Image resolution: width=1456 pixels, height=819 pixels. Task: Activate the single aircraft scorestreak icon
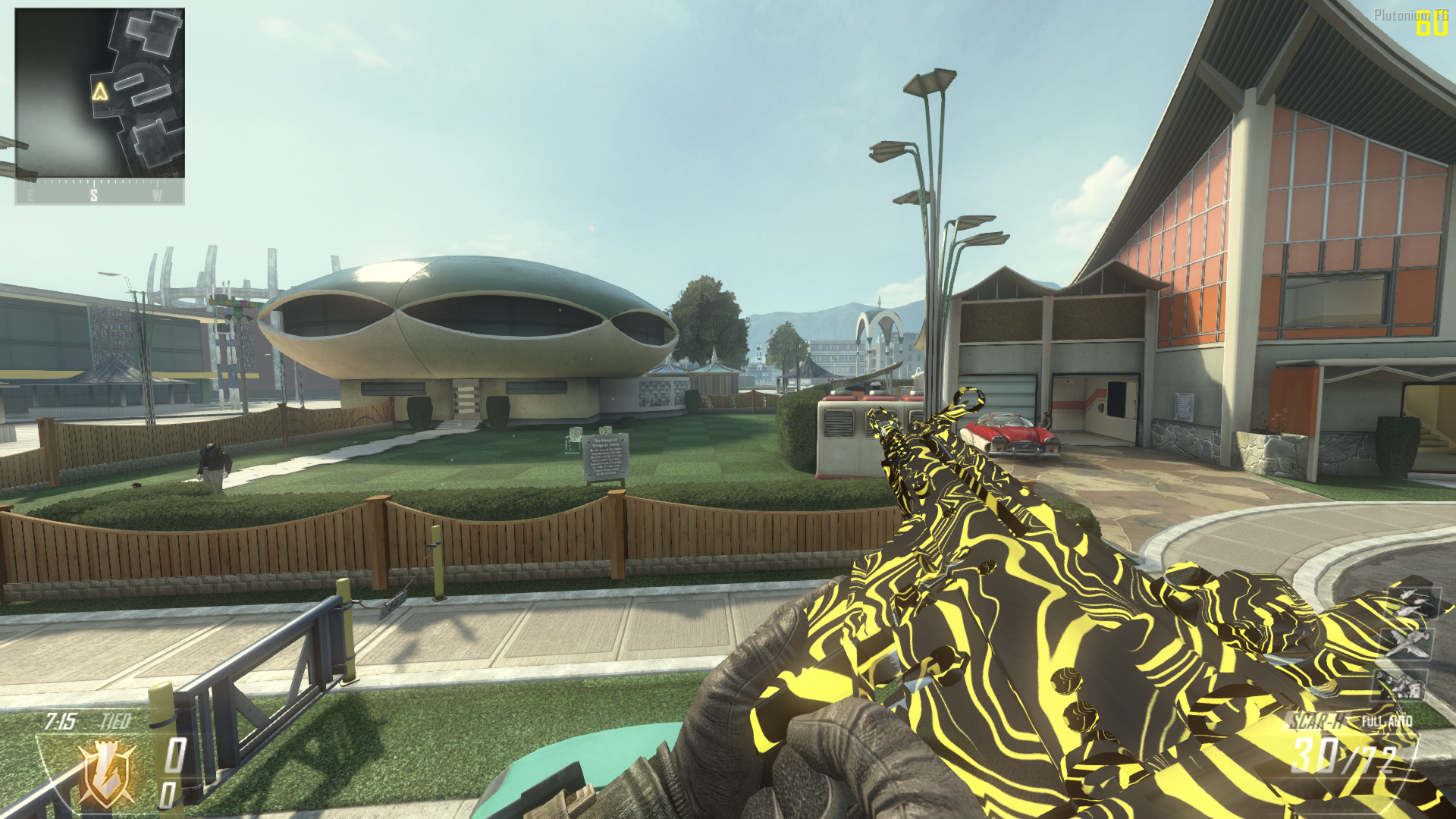pyautogui.click(x=1407, y=643)
